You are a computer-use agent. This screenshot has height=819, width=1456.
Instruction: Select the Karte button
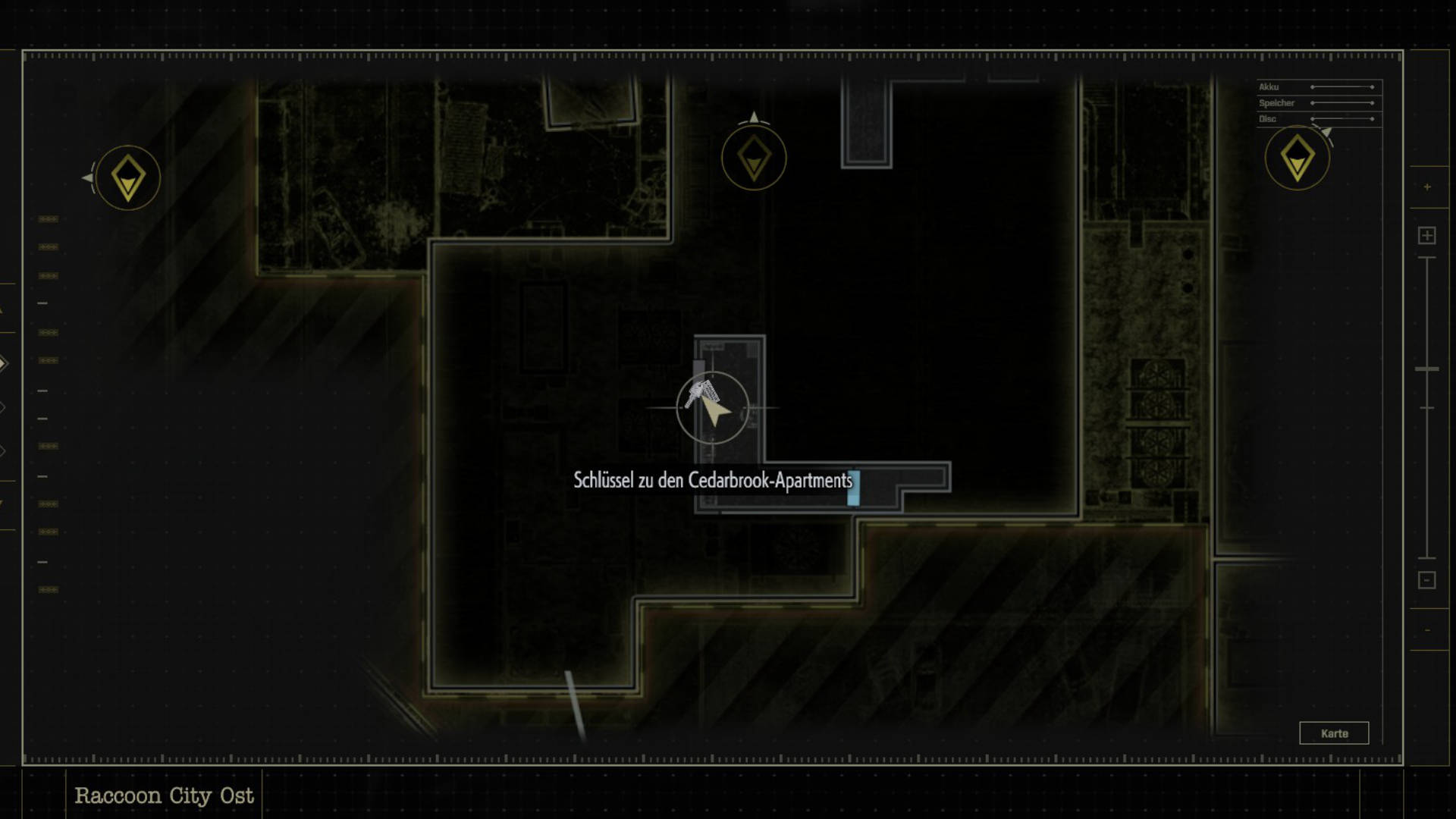[x=1334, y=733]
